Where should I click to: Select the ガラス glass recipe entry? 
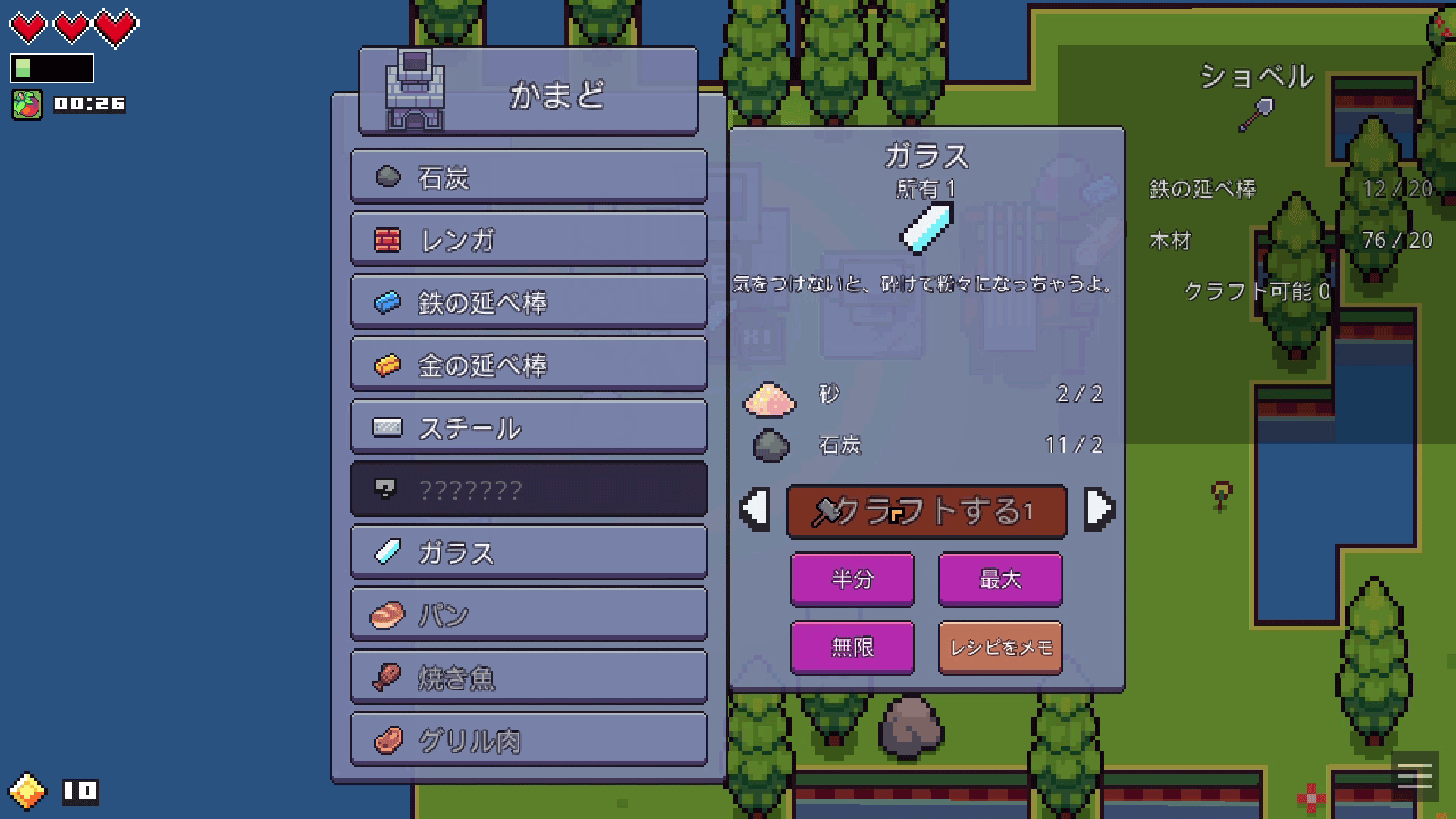click(x=527, y=552)
